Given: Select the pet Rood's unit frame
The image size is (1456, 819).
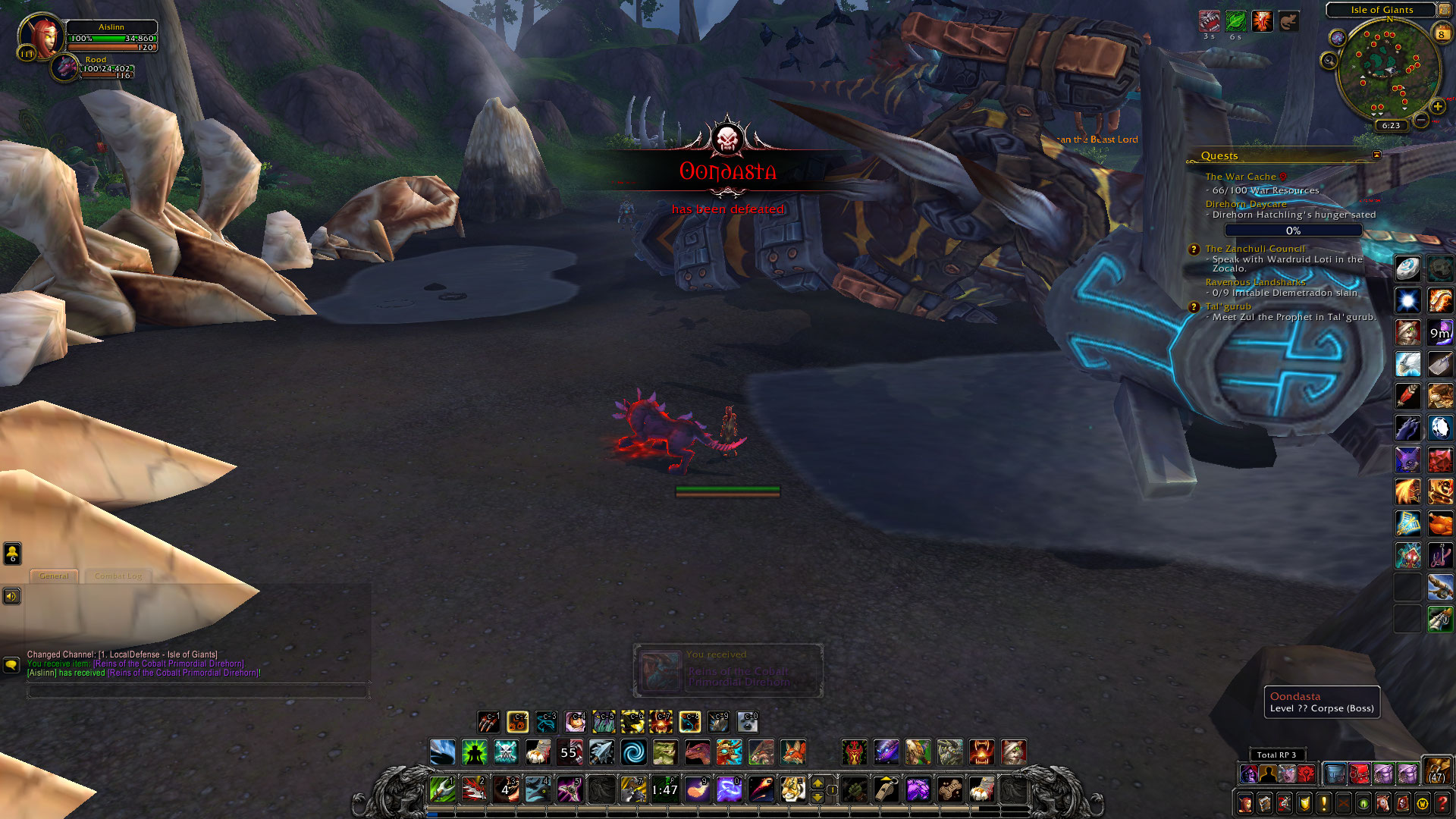Looking at the screenshot, I should click(67, 68).
